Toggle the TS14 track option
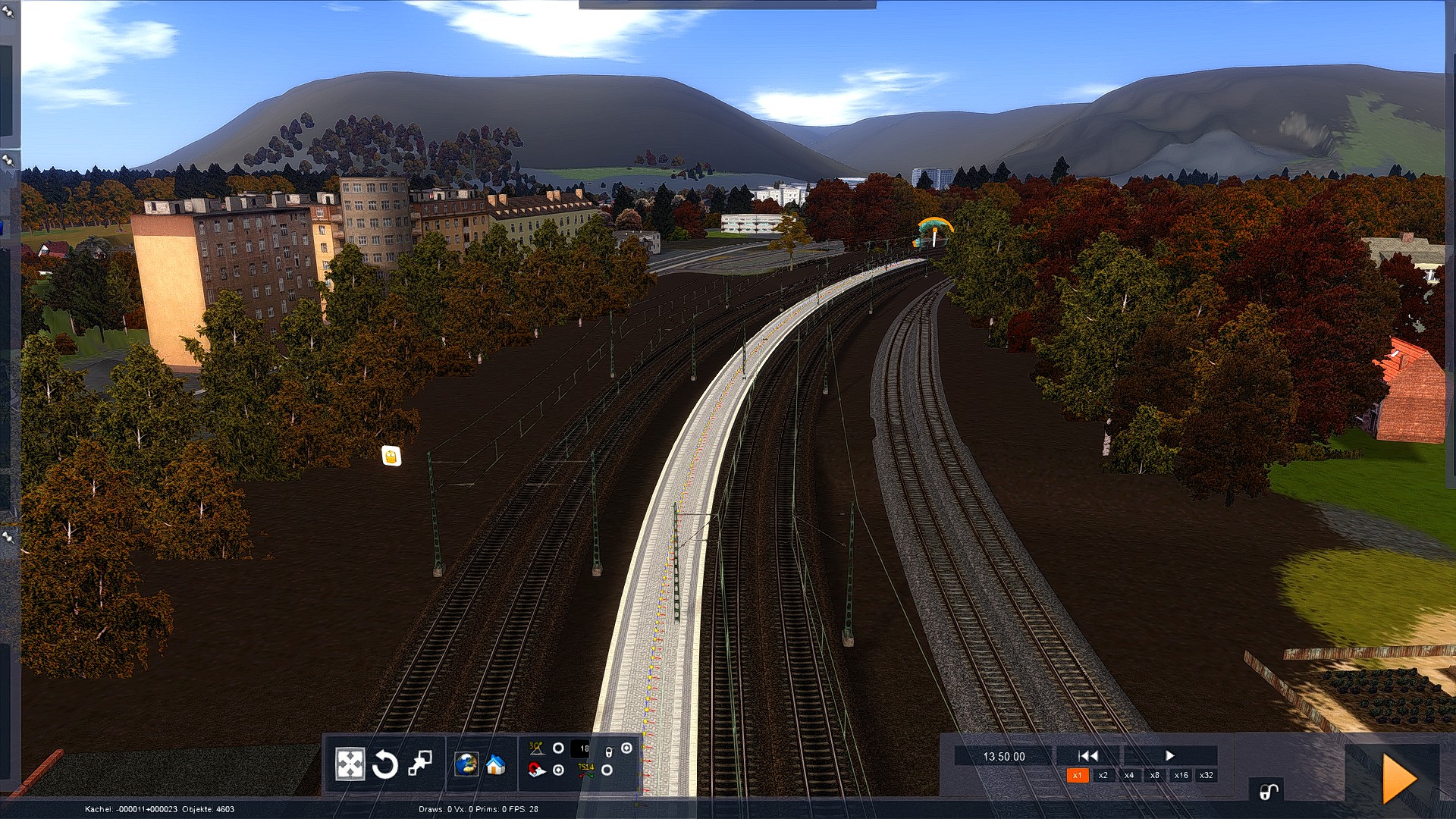Viewport: 1456px width, 819px height. (x=607, y=770)
